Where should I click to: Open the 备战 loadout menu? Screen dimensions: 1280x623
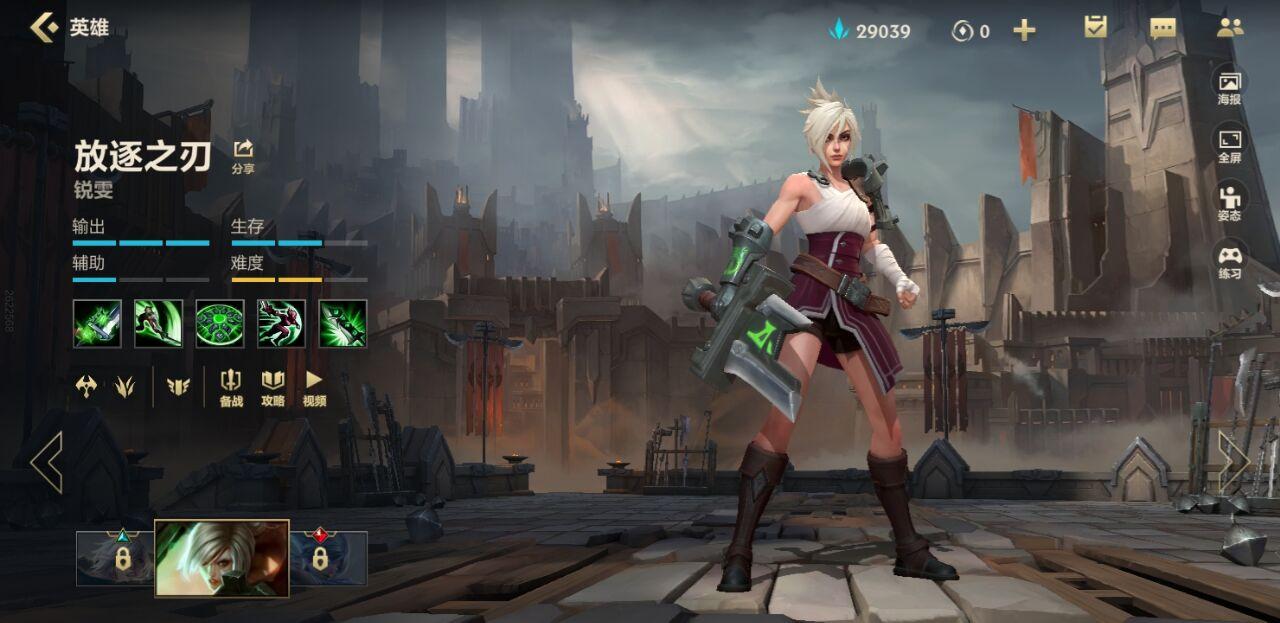(231, 387)
